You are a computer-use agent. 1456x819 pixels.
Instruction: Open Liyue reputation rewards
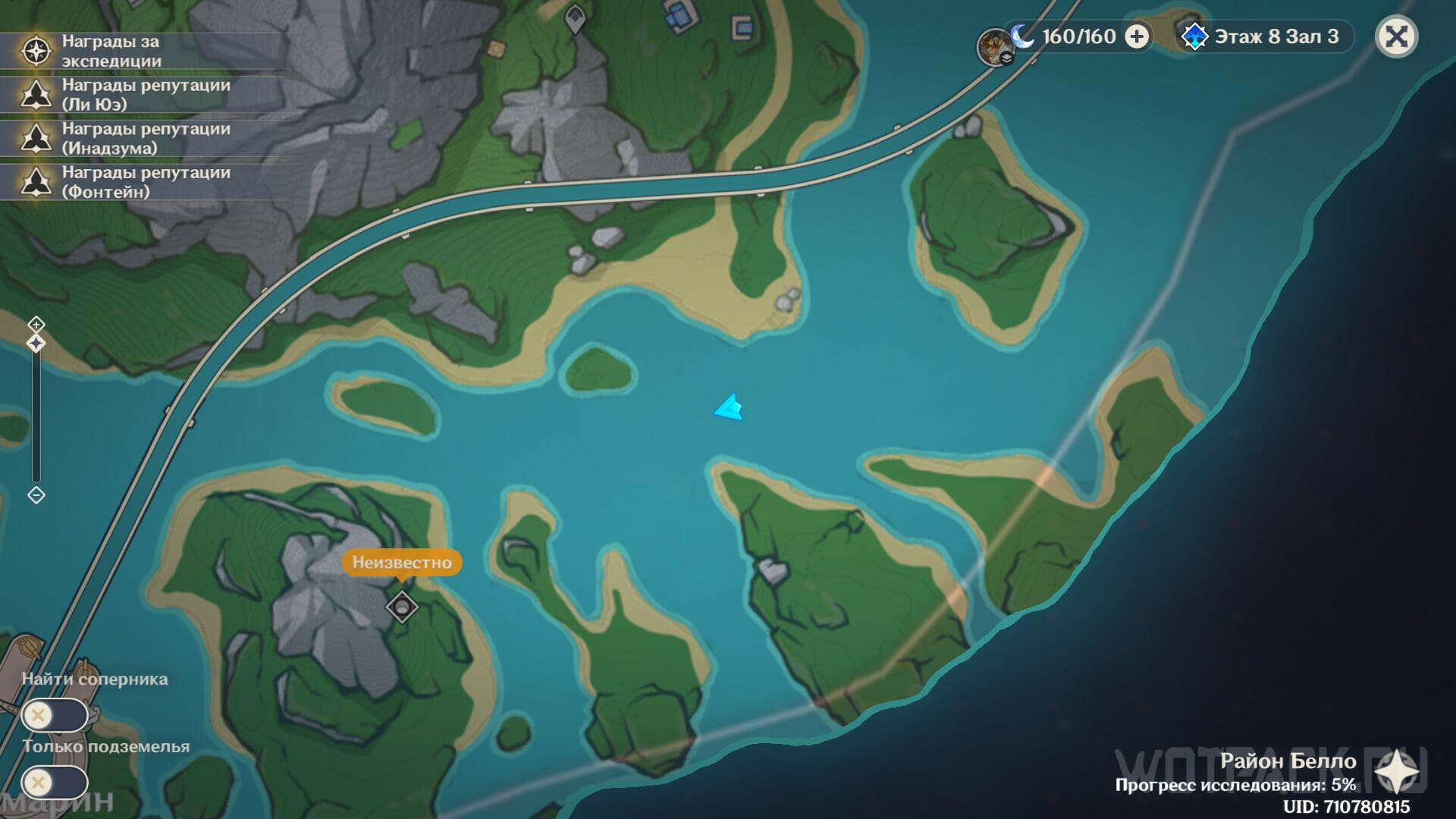pos(146,95)
